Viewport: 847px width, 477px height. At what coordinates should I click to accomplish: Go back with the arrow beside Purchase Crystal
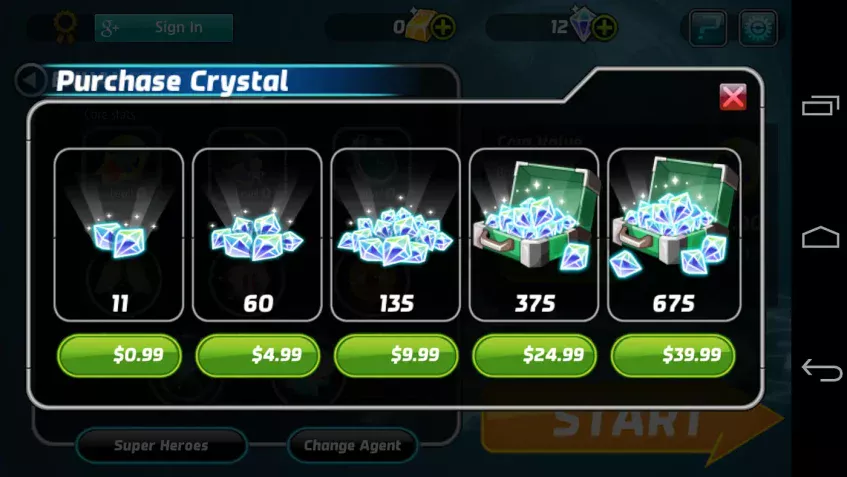pyautogui.click(x=32, y=80)
